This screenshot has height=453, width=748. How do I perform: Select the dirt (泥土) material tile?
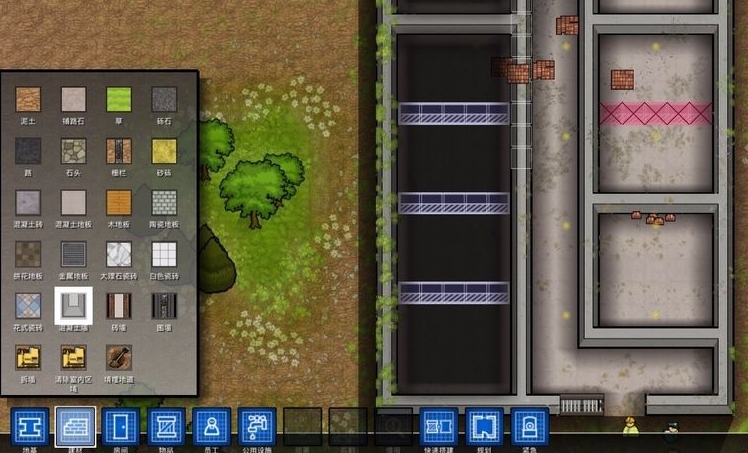(x=28, y=99)
